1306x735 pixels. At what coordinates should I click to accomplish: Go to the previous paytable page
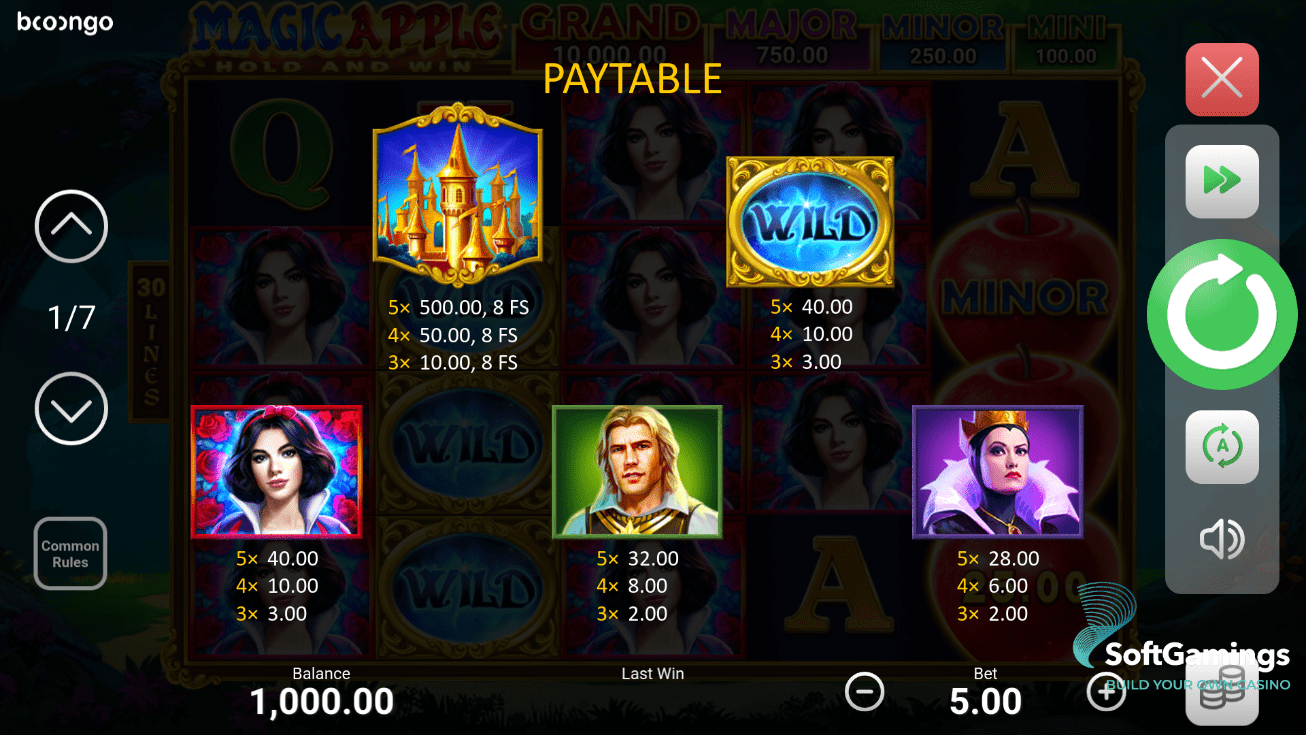pos(70,227)
